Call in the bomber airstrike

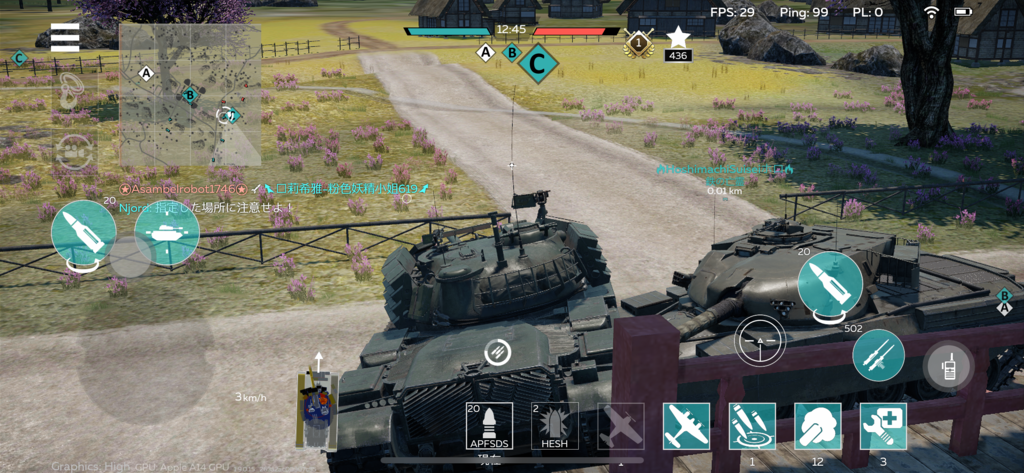tap(686, 426)
